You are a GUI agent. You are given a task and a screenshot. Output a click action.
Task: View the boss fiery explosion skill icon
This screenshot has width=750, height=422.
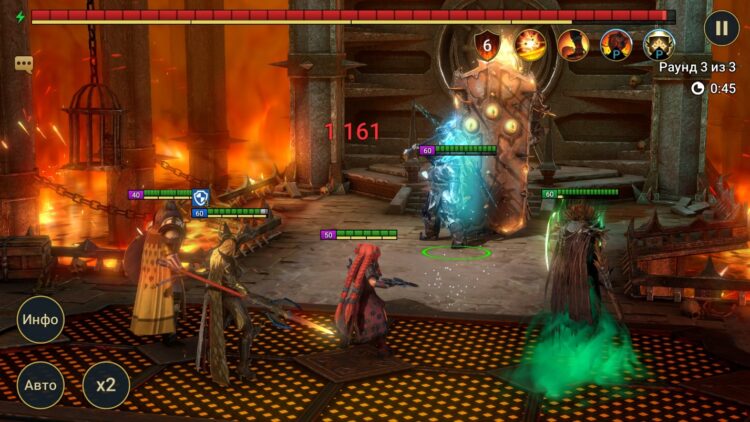(x=530, y=44)
